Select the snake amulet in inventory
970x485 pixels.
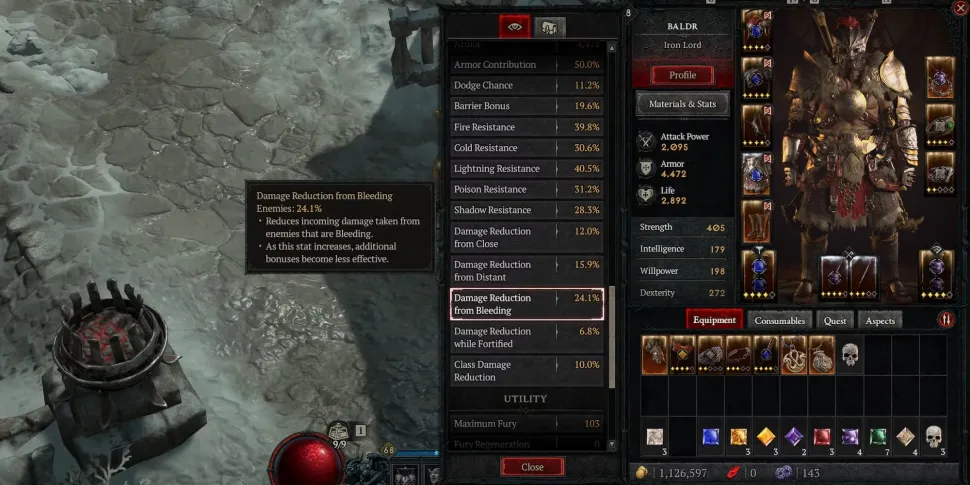pos(793,354)
